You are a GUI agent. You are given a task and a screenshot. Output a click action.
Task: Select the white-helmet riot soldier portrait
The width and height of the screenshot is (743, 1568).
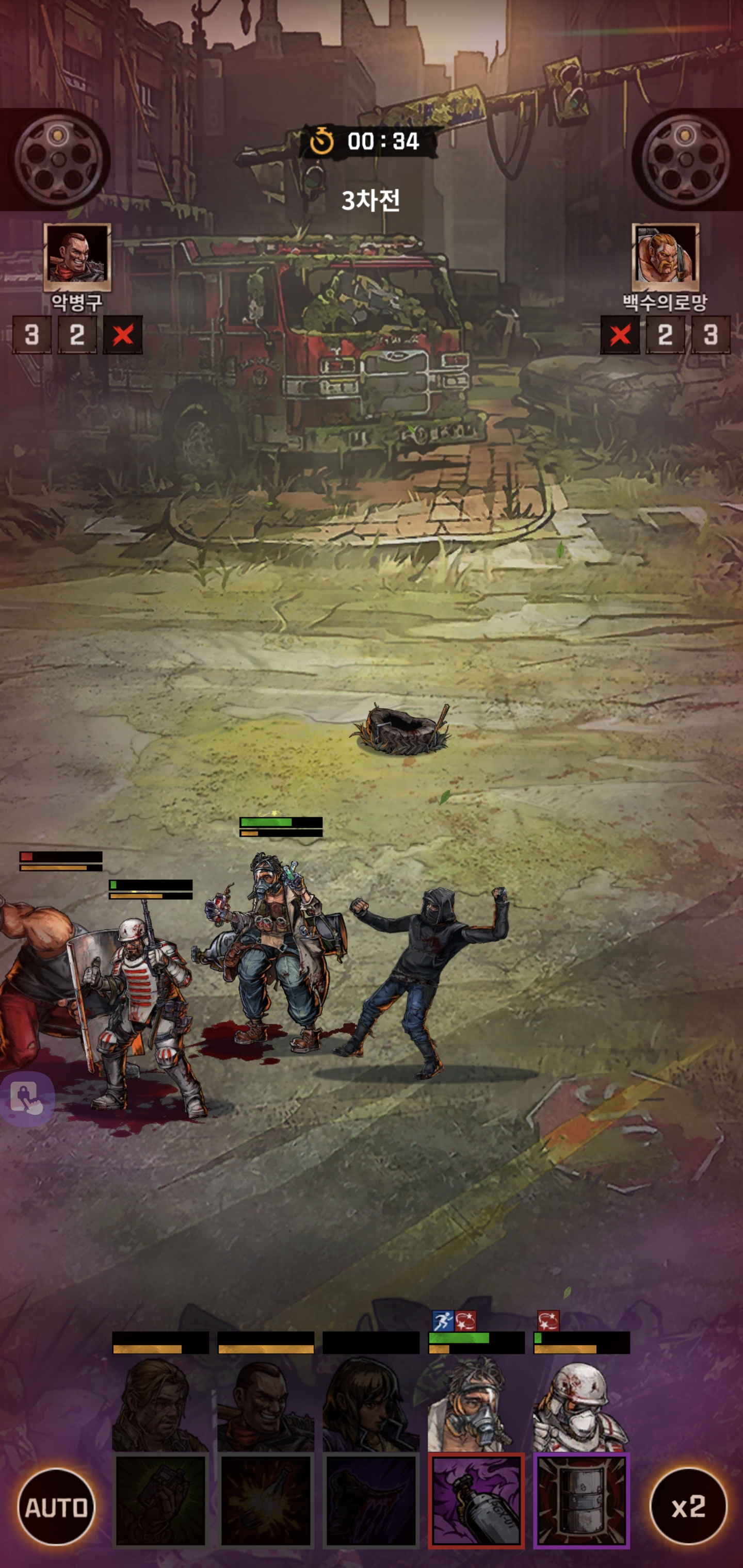(582, 1406)
